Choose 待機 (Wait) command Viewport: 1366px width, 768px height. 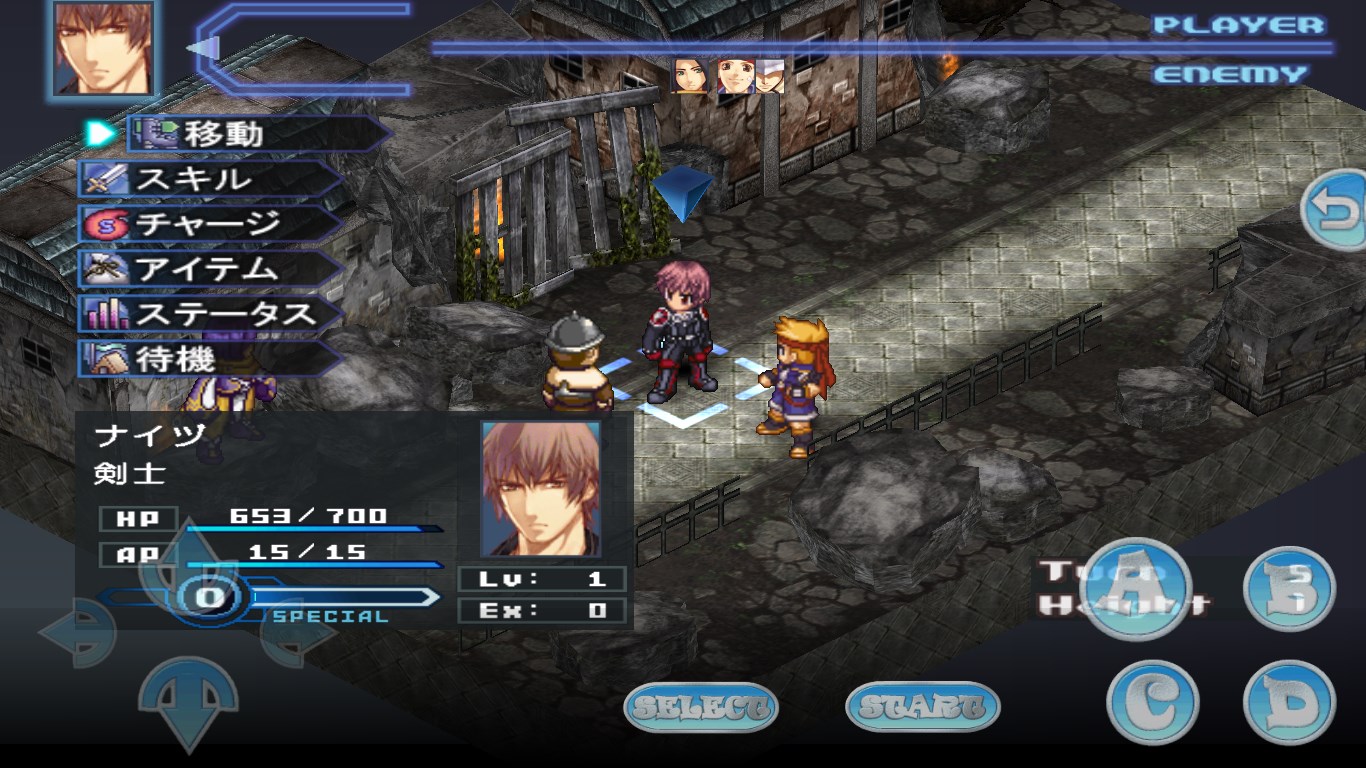210,359
